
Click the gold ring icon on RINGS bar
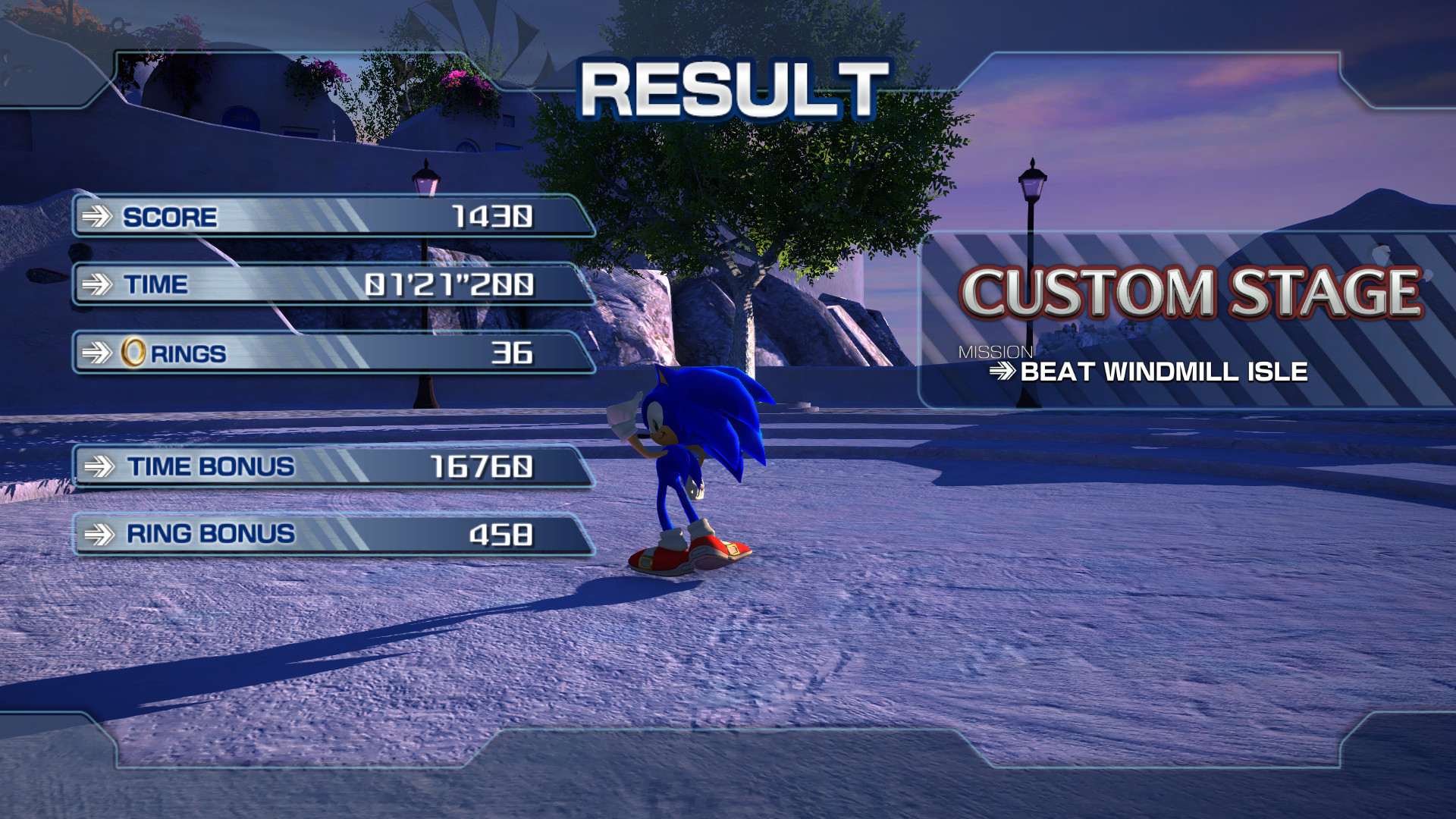click(133, 352)
